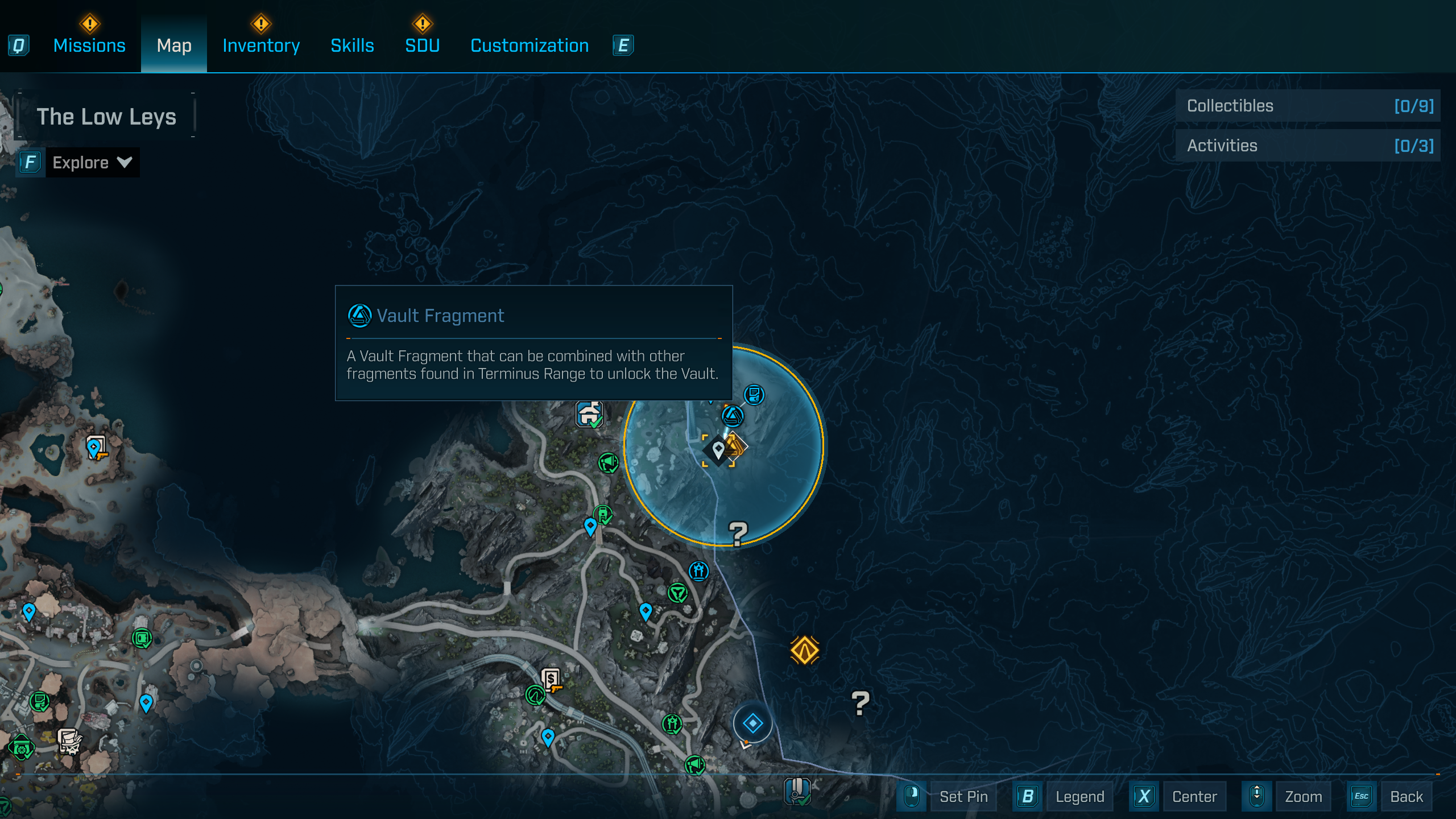
Task: Select the green megaphone propaganda marker
Action: pyautogui.click(x=608, y=462)
